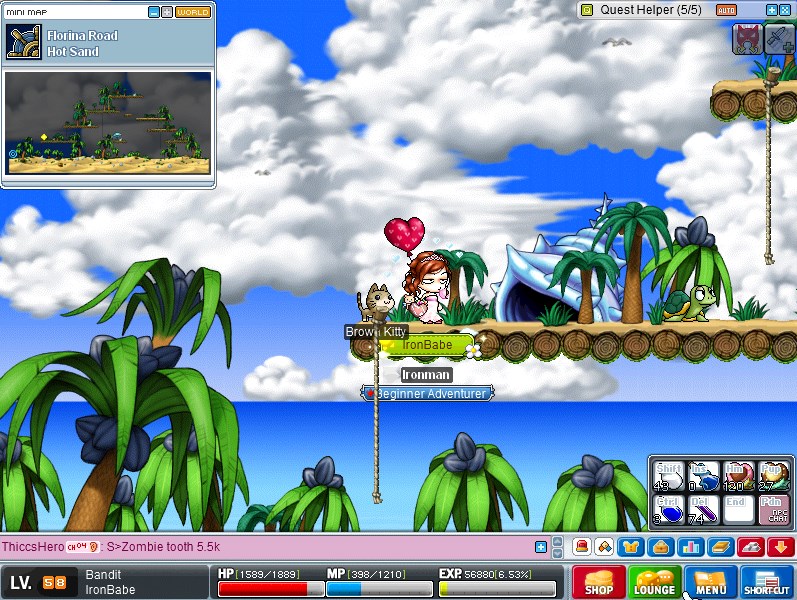This screenshot has width=797, height=600.
Task: Minimize the mini map with the minus button
Action: (x=153, y=12)
